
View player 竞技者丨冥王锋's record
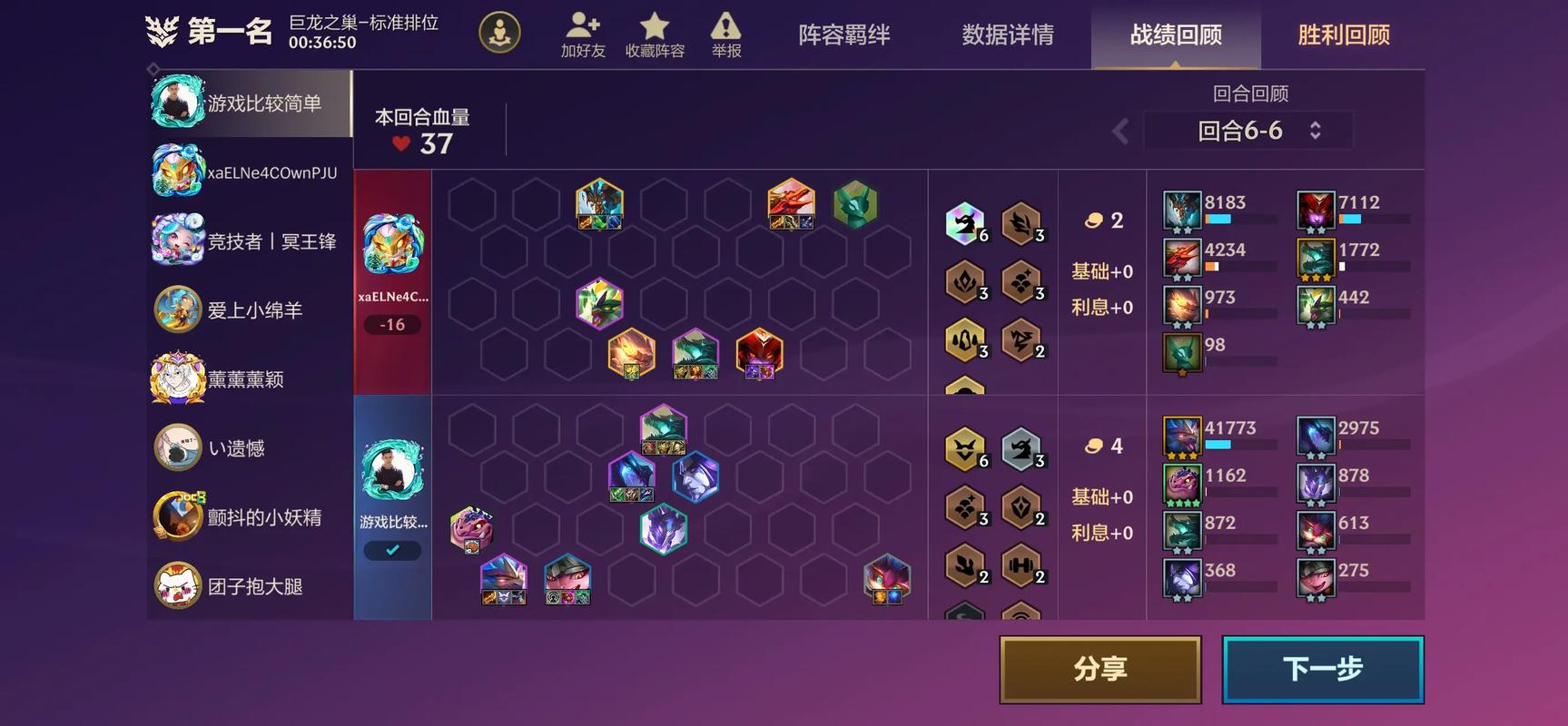click(x=249, y=241)
